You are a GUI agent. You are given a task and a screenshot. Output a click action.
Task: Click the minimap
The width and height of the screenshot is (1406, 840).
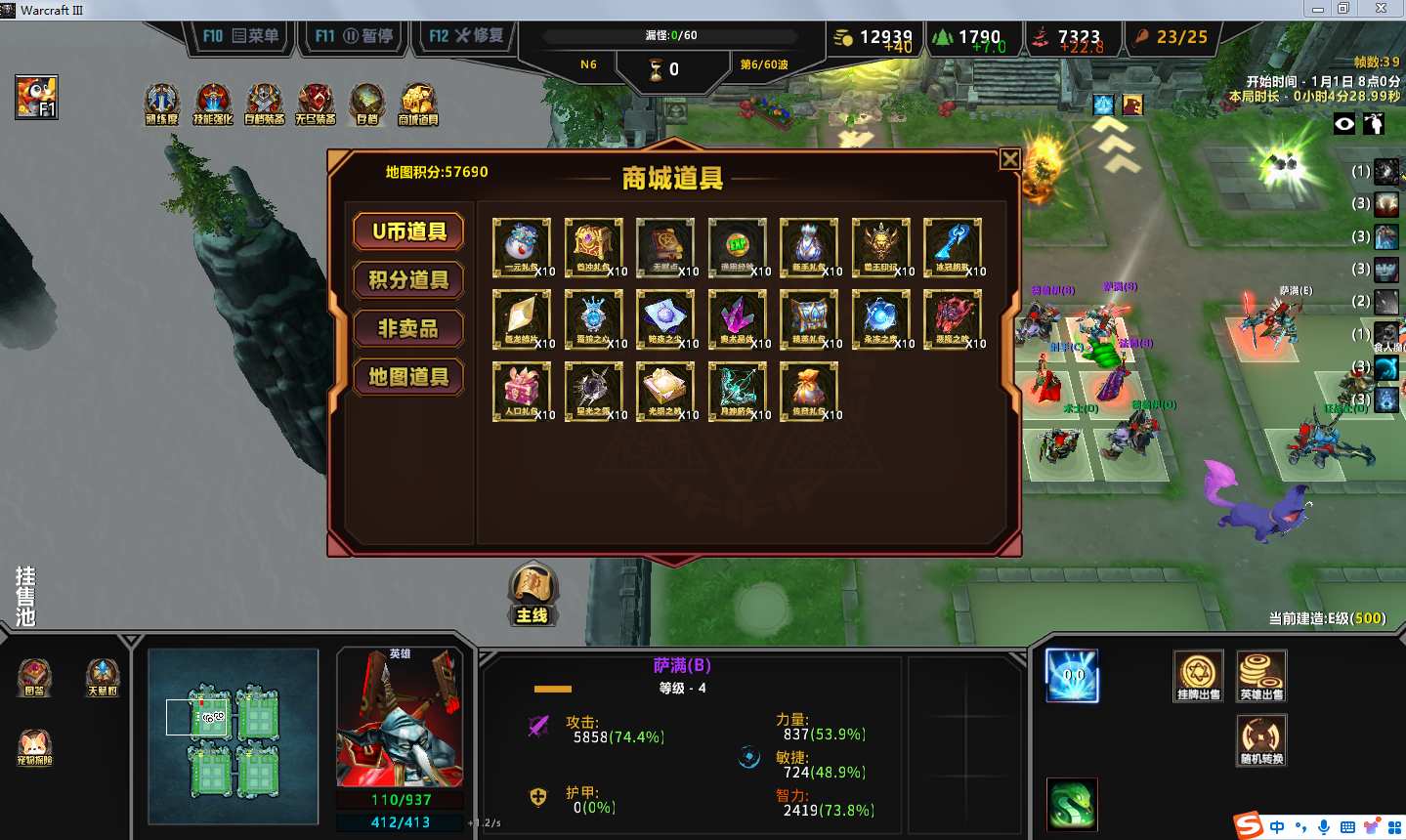click(x=234, y=736)
